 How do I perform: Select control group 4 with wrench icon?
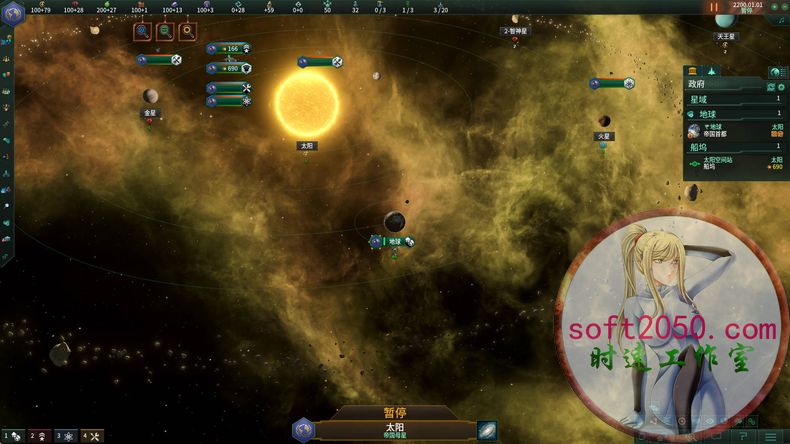tap(91, 436)
